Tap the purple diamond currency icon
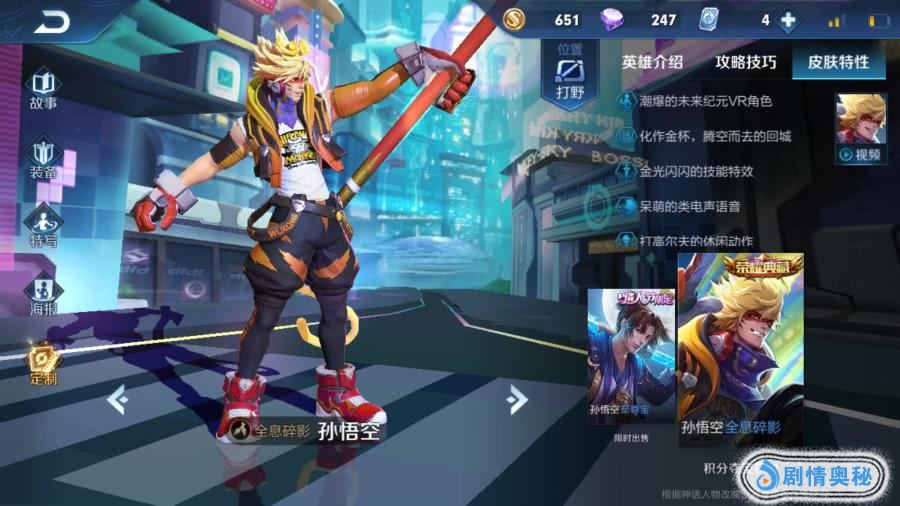The image size is (900, 506). click(611, 20)
